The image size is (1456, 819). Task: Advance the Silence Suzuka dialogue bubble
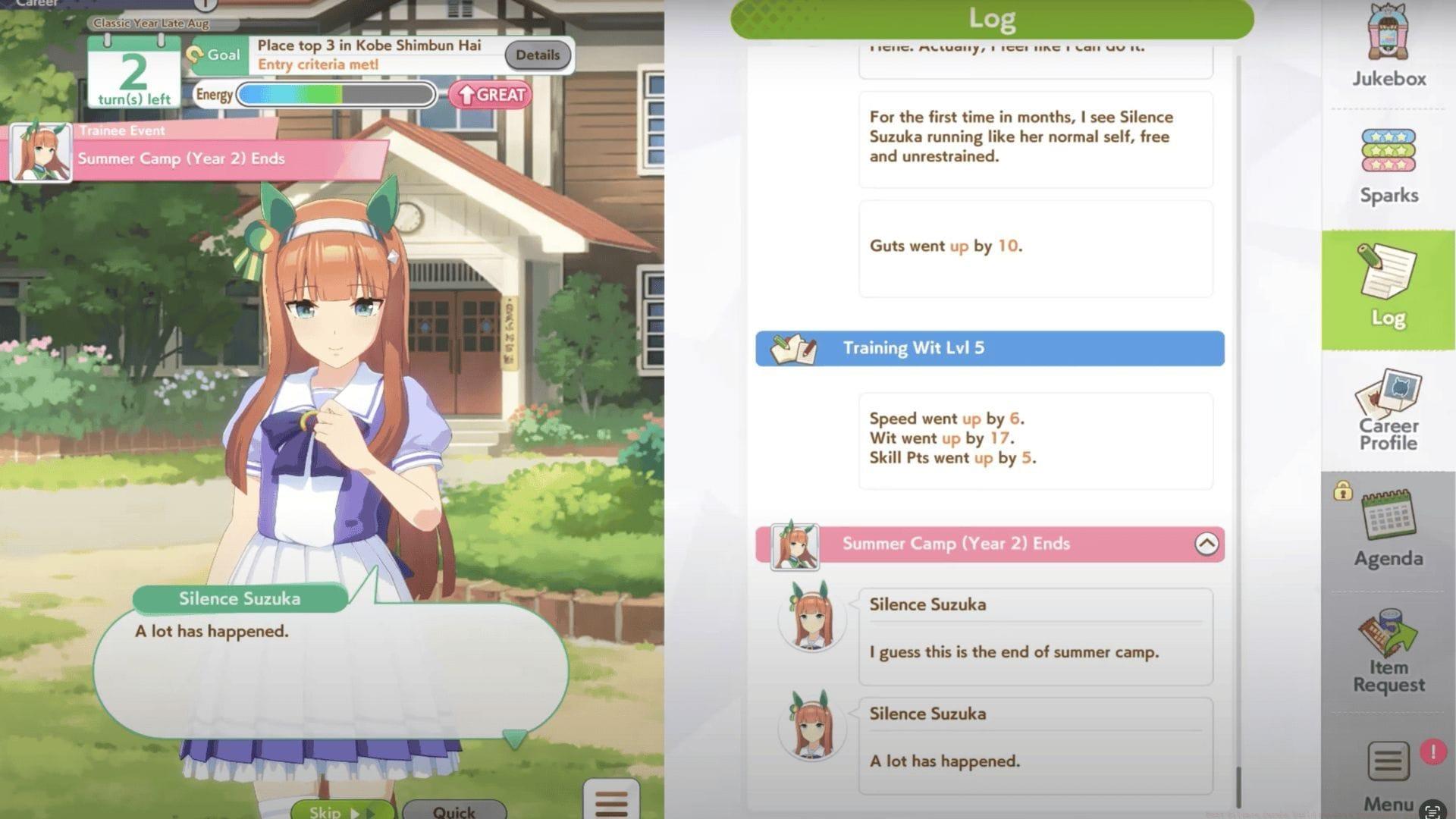tap(331, 667)
